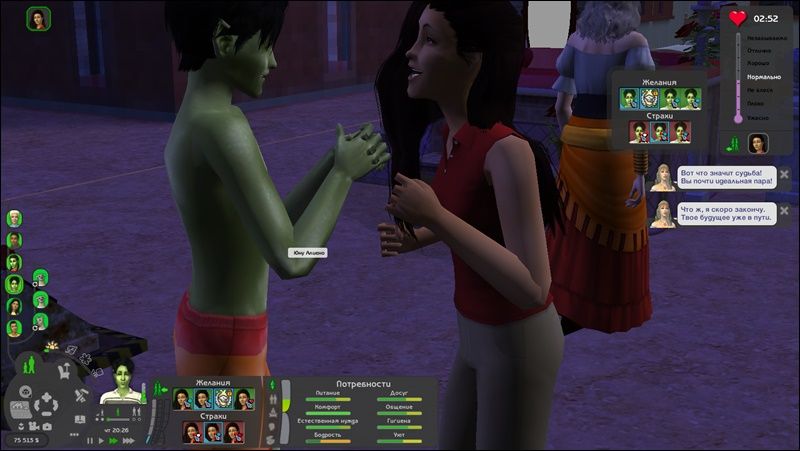Click the date partner portrait in date panel
This screenshot has width=800, height=451.
tap(758, 143)
